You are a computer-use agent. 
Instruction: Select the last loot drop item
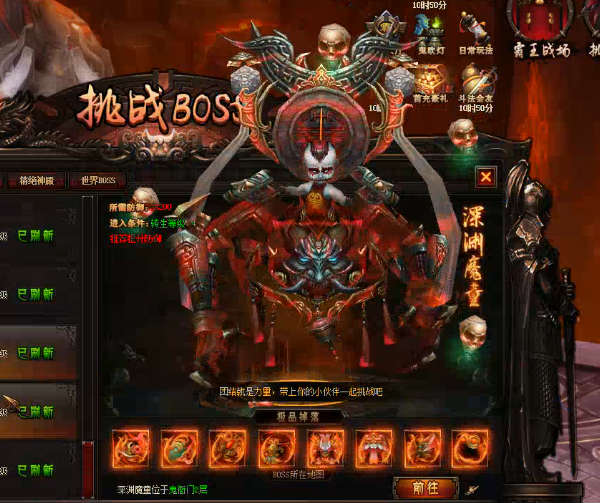[469, 448]
